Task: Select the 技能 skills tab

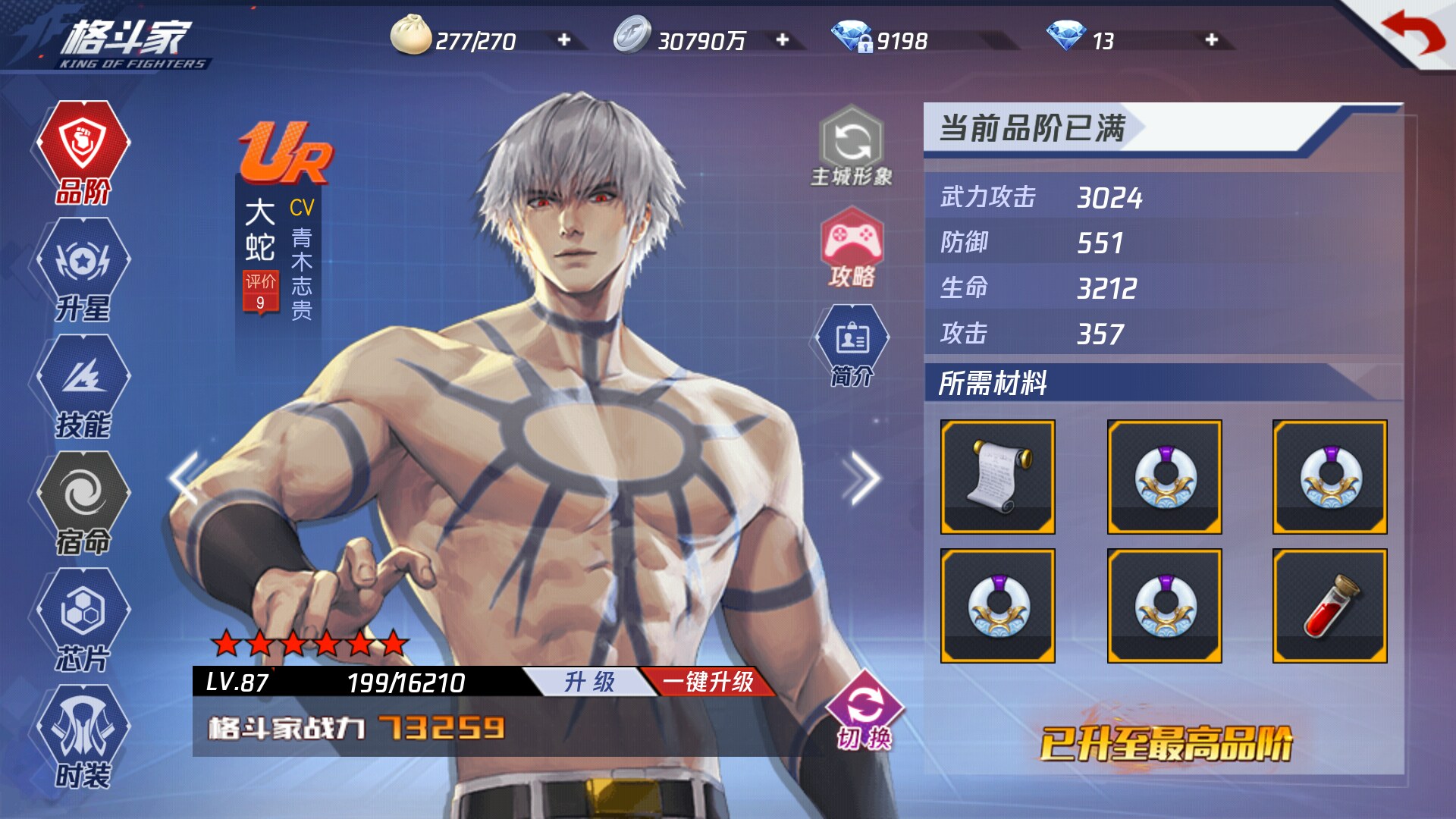Action: (x=83, y=388)
